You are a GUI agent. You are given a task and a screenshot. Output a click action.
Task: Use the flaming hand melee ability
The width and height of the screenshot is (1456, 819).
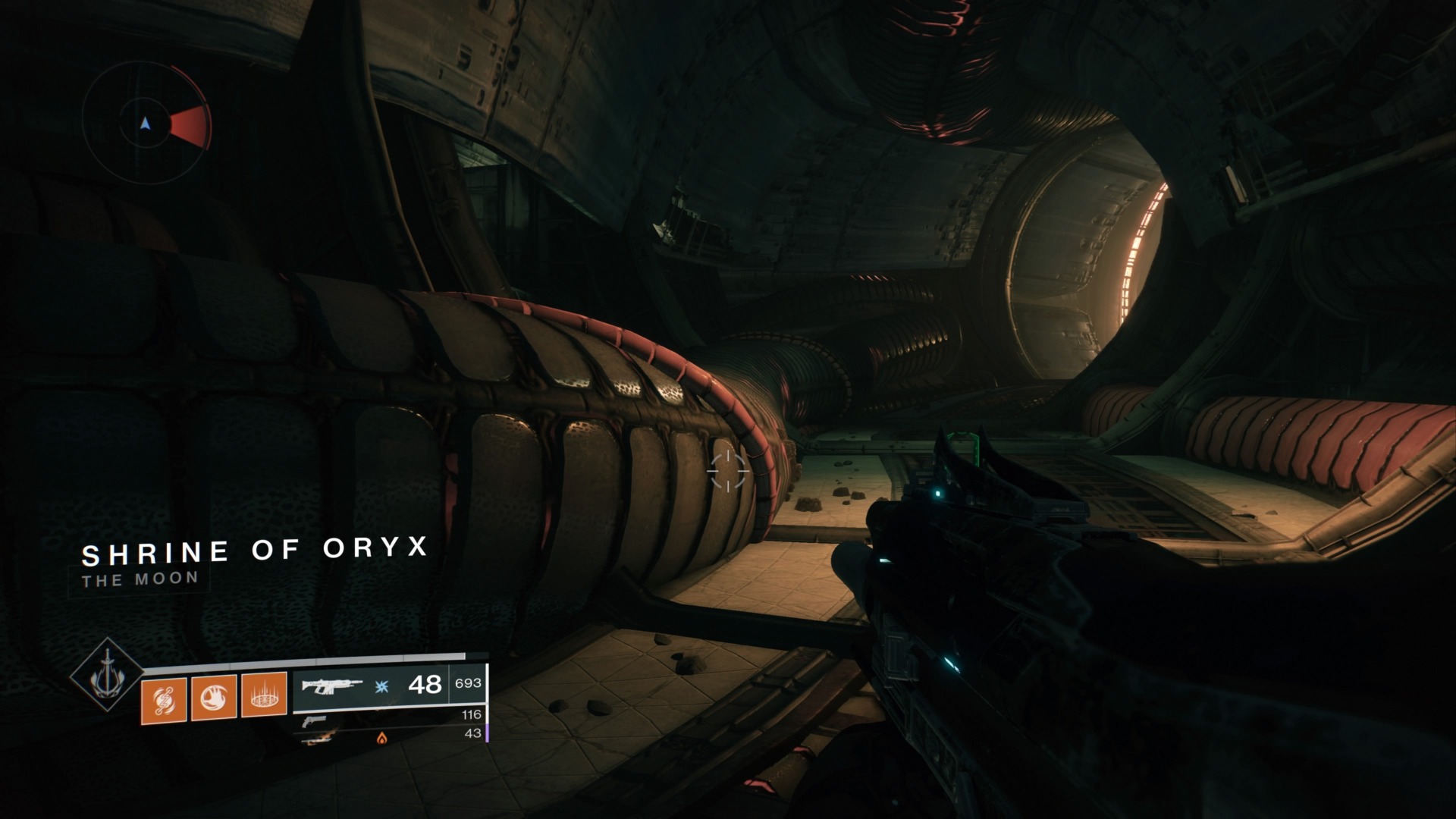[213, 695]
